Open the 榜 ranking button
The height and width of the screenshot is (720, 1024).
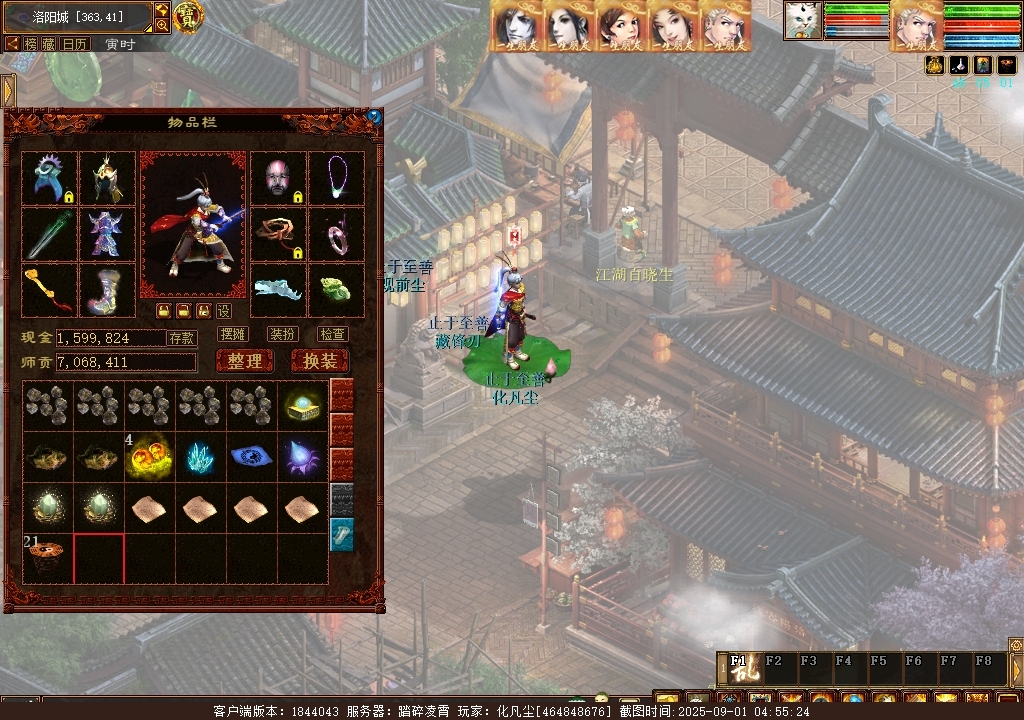[x=31, y=44]
